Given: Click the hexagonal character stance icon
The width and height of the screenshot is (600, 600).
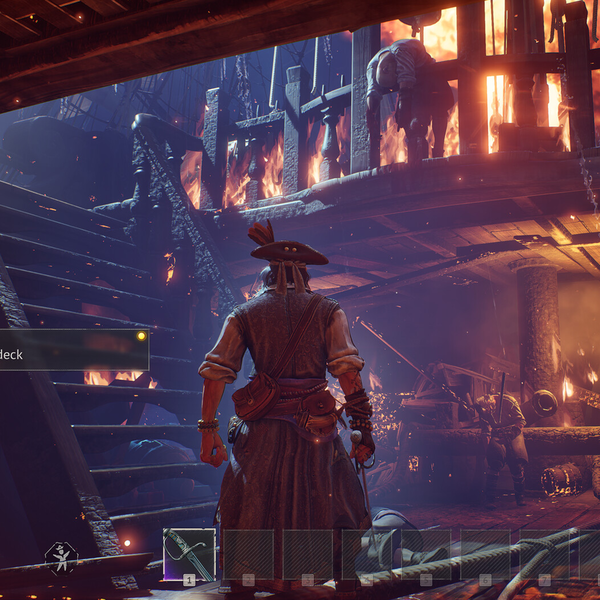Looking at the screenshot, I should tap(61, 558).
